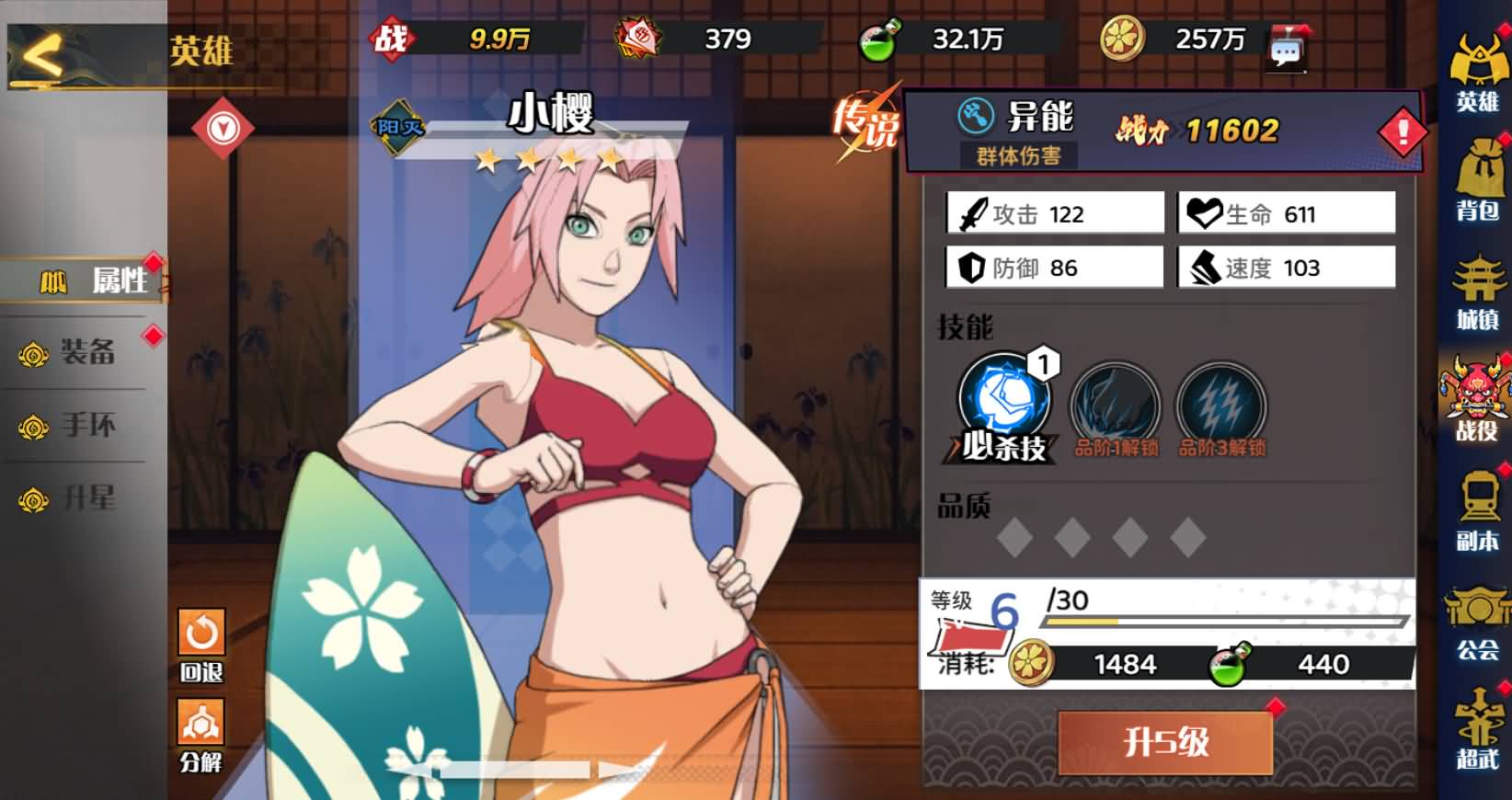This screenshot has height=800, width=1512.
Task: Open the 背包 inventory panel
Action: [1480, 166]
